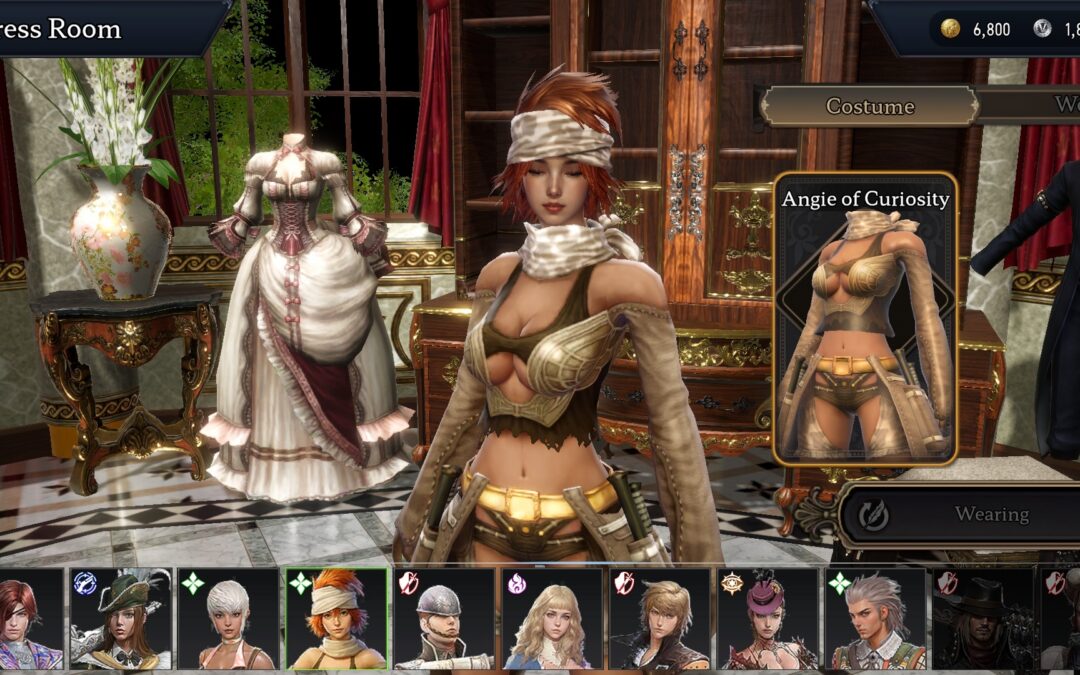Pick the hero with the purple top hat
This screenshot has width=1080, height=675.
coord(768,619)
